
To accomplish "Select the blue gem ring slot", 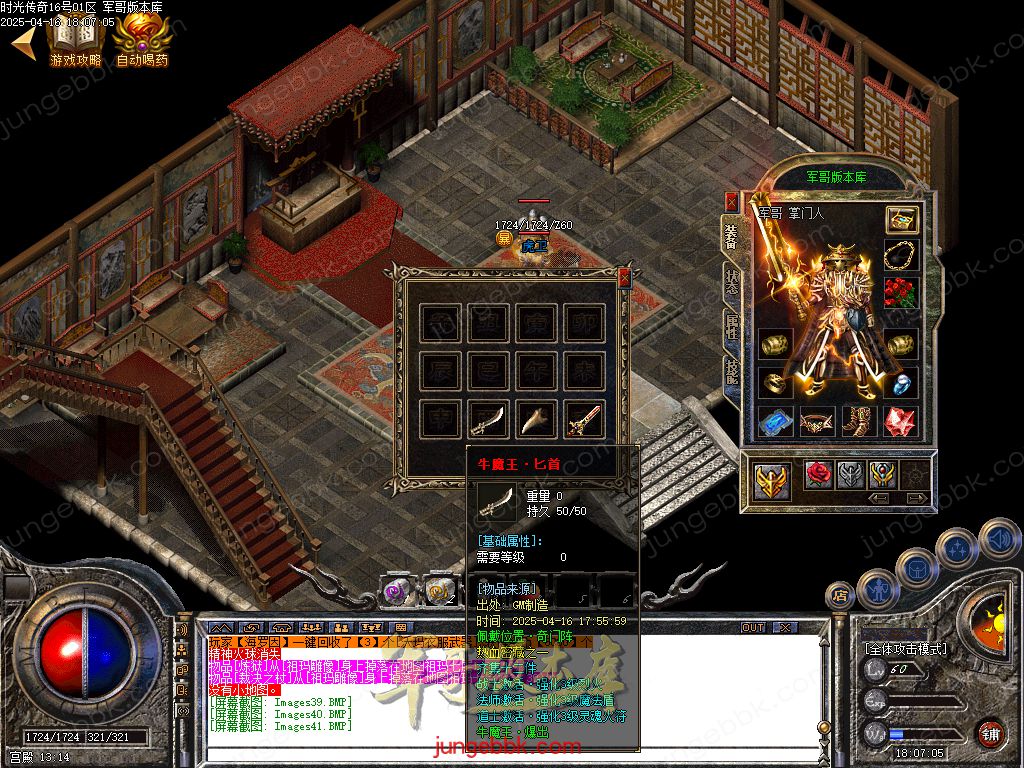I will pos(901,383).
